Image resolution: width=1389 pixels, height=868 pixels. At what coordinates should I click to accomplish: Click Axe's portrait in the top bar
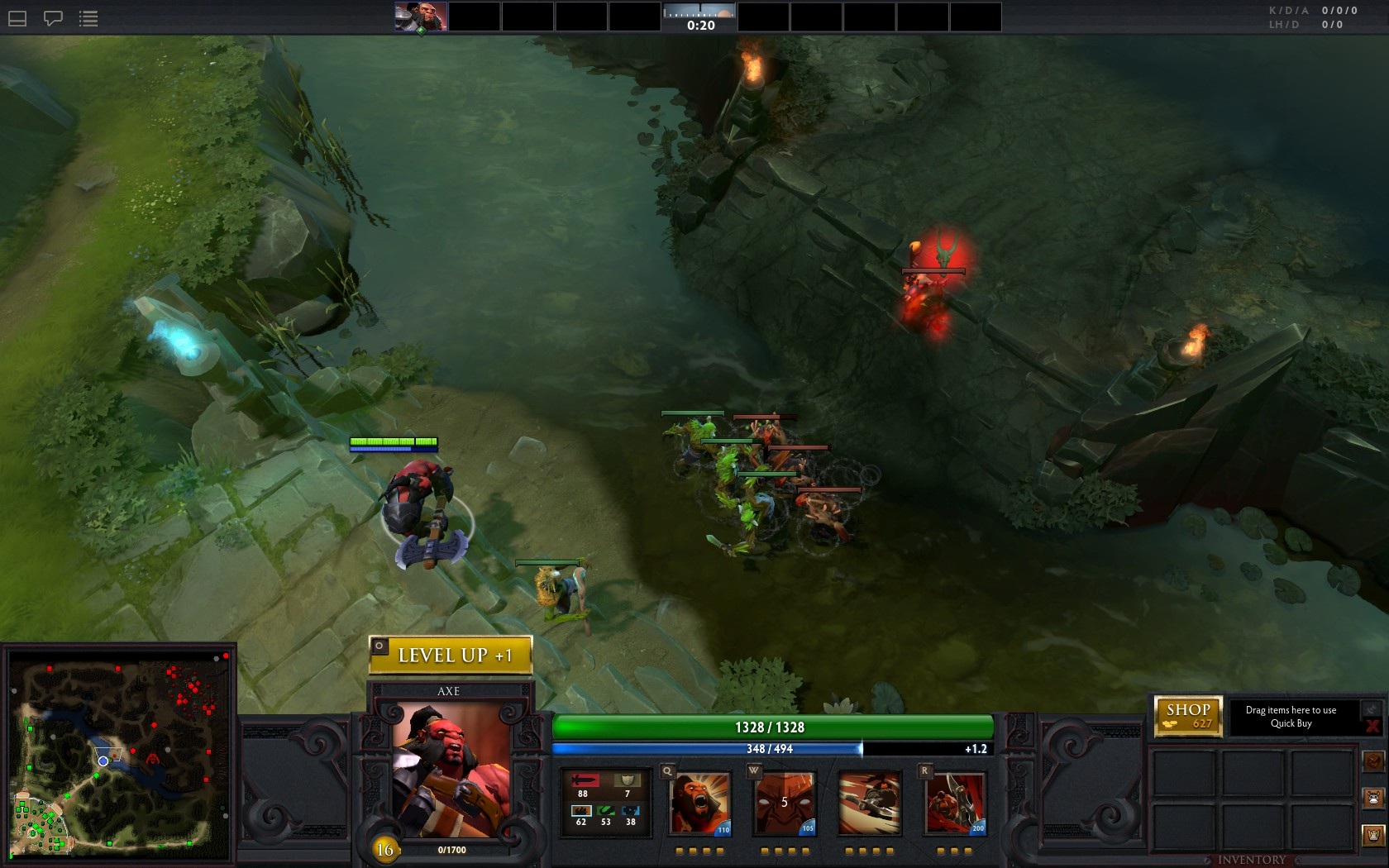[421, 17]
